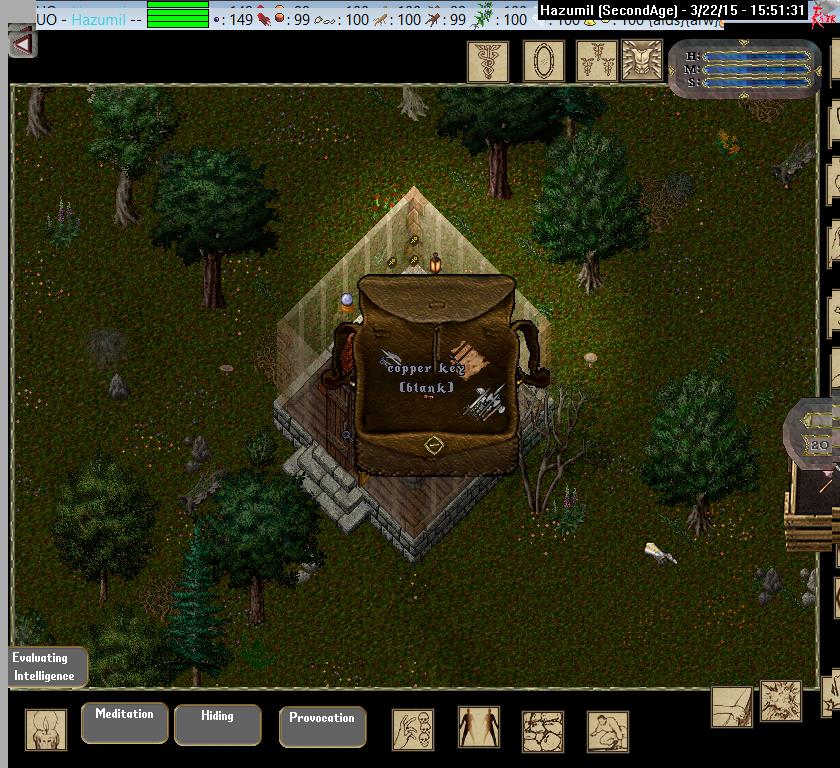Cast the crouching figure spell icon
The image size is (840, 768).
pos(607,732)
